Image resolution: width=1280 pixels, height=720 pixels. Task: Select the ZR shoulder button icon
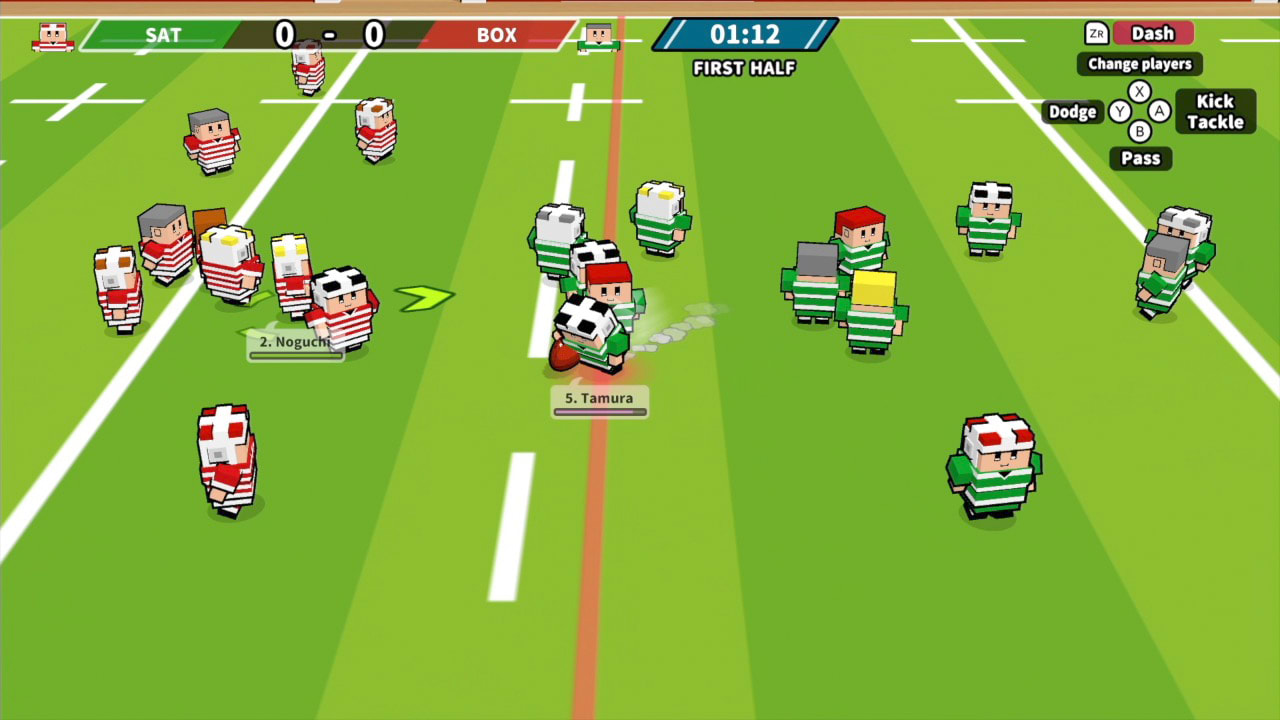(x=1096, y=33)
